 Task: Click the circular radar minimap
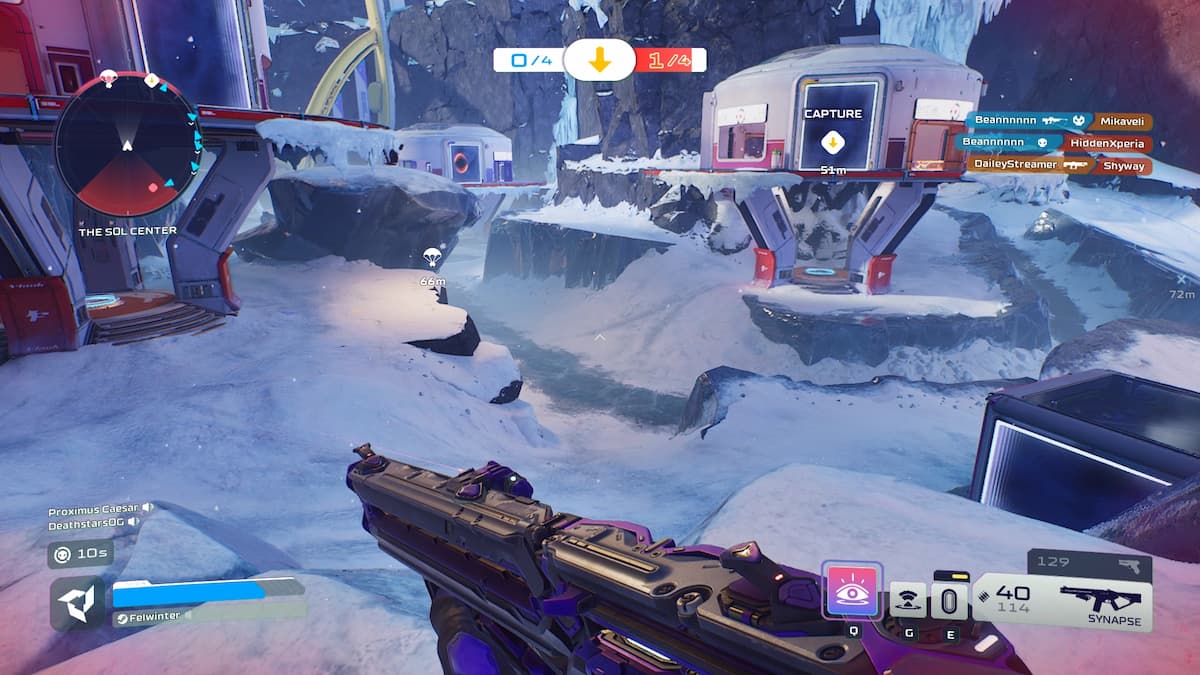point(128,145)
